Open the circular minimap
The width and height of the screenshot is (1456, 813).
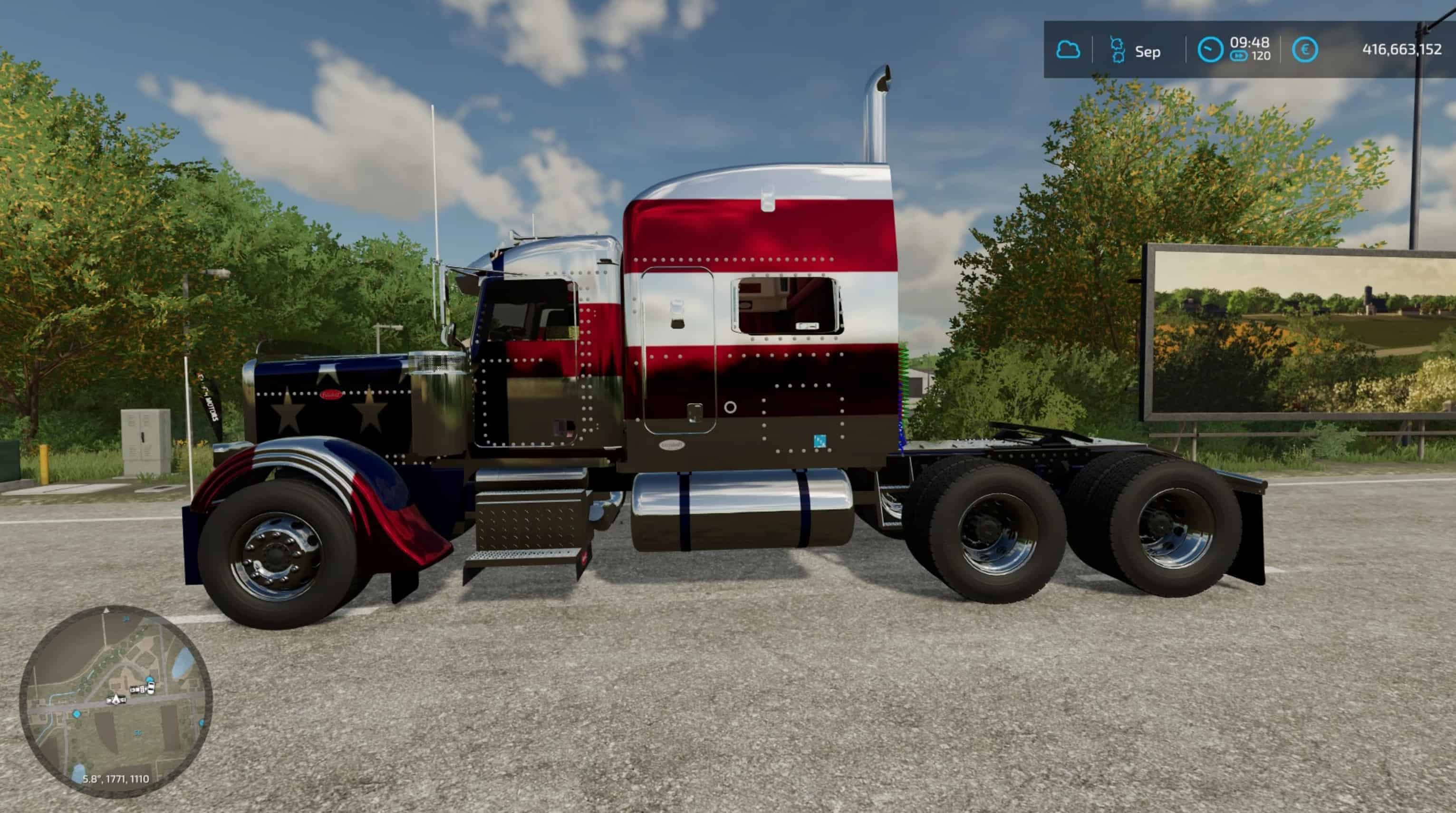click(116, 702)
